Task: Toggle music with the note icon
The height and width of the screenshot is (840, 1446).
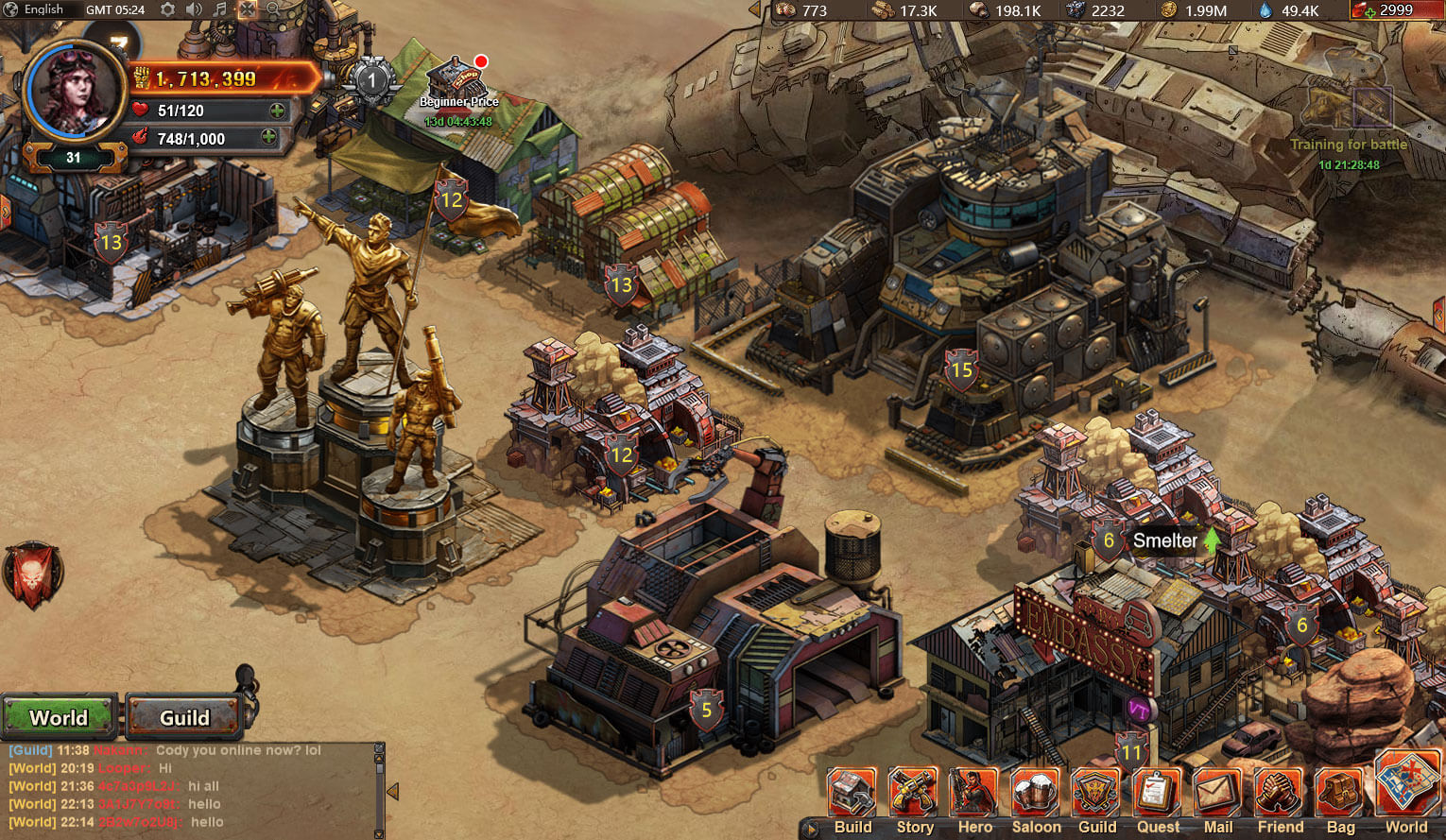Action: click(219, 10)
